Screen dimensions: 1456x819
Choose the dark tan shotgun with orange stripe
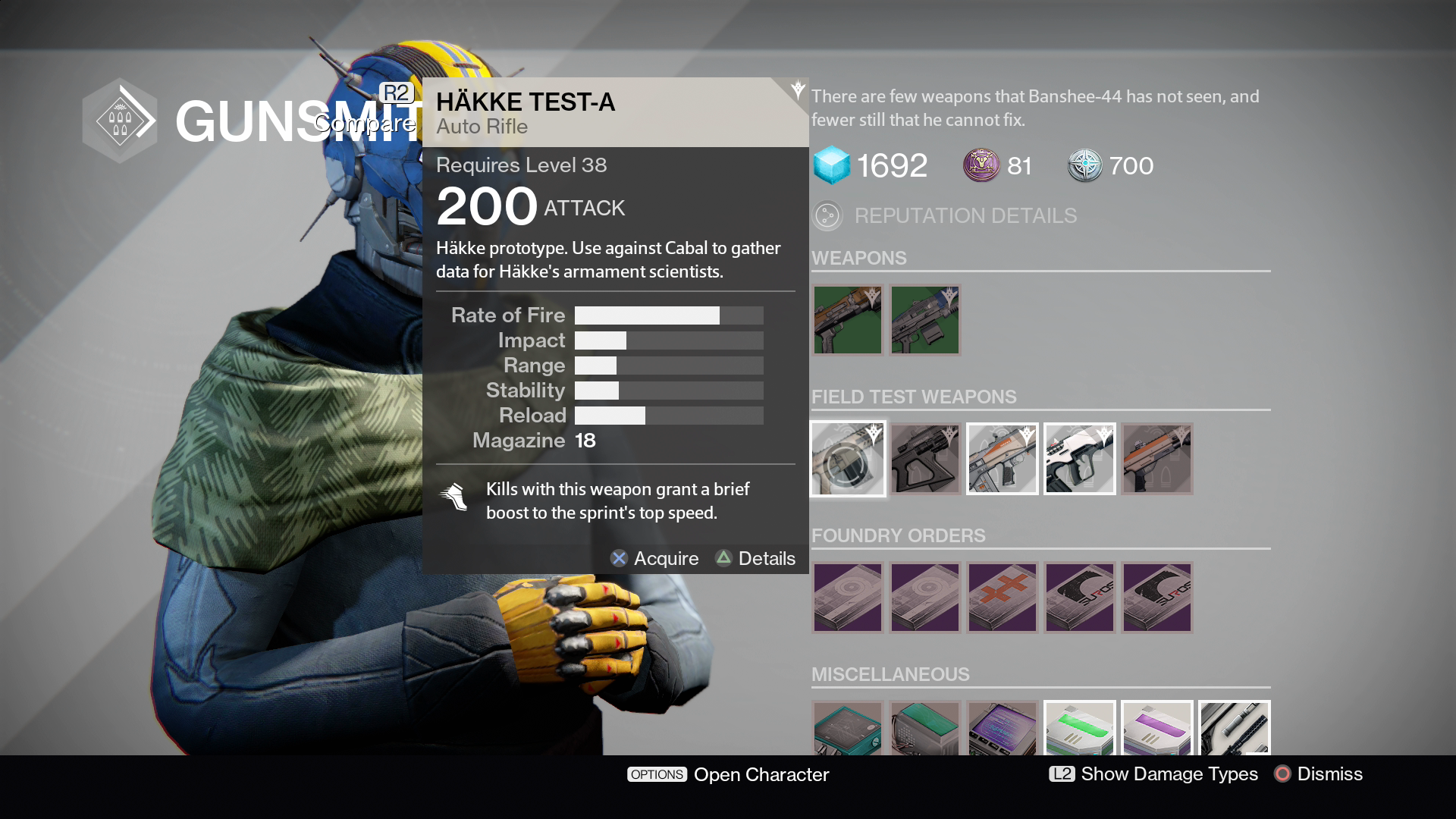pyautogui.click(x=1157, y=459)
